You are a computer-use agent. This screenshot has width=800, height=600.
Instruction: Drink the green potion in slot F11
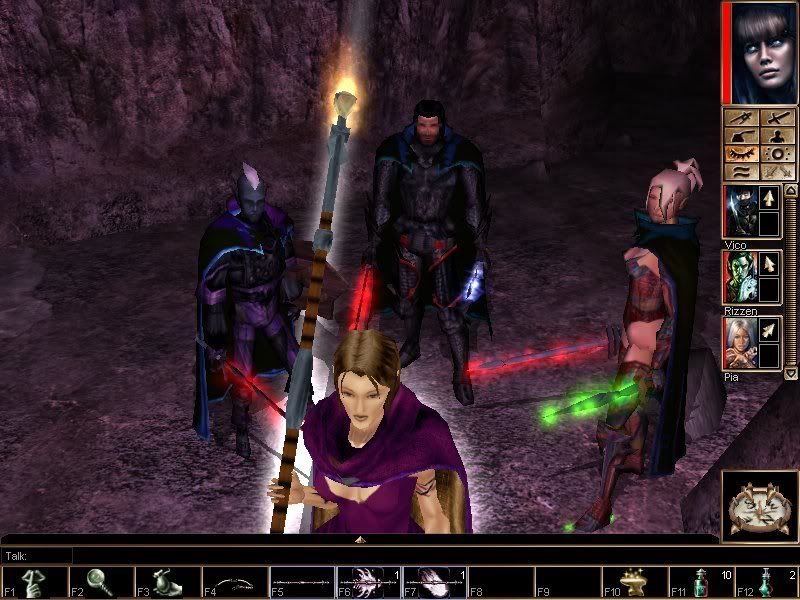click(x=703, y=583)
